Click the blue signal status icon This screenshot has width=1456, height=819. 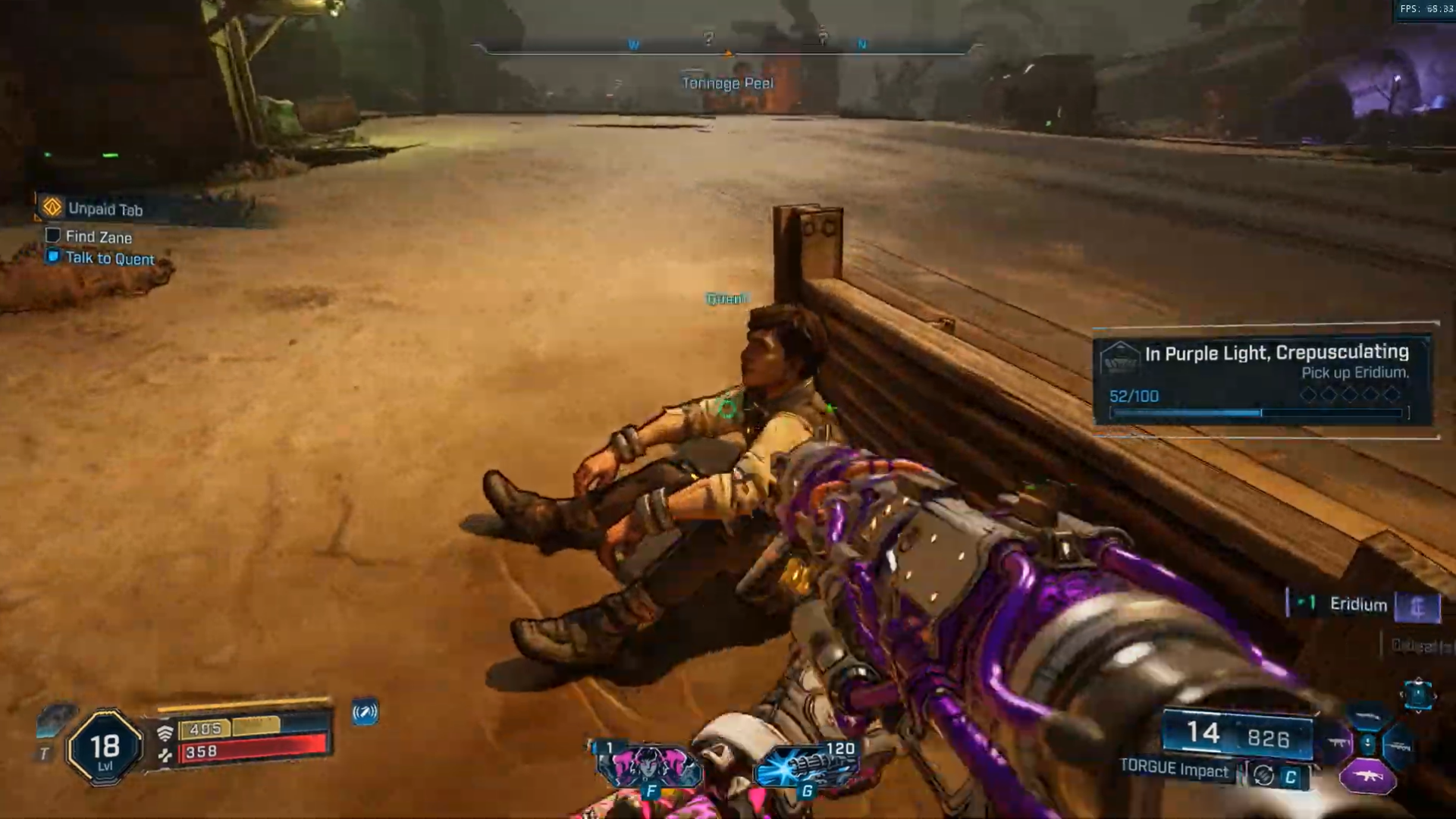click(x=365, y=712)
